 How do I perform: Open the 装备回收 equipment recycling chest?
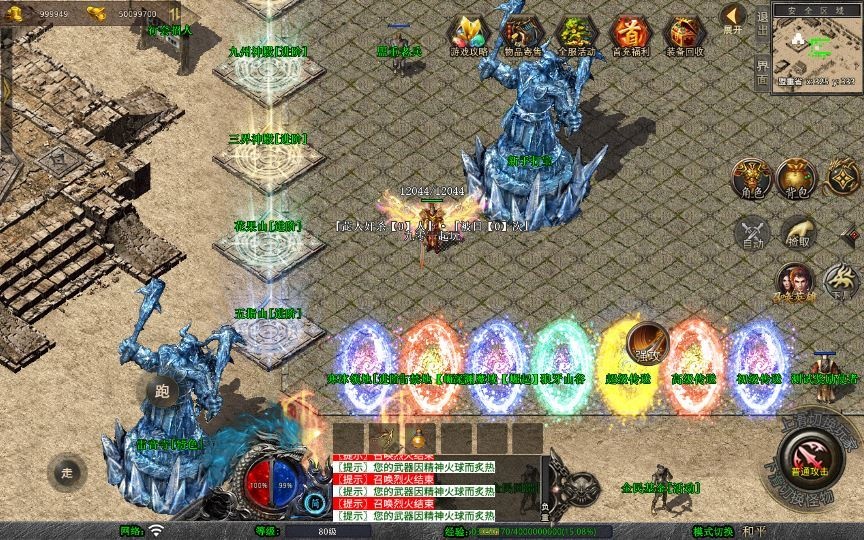[x=683, y=35]
